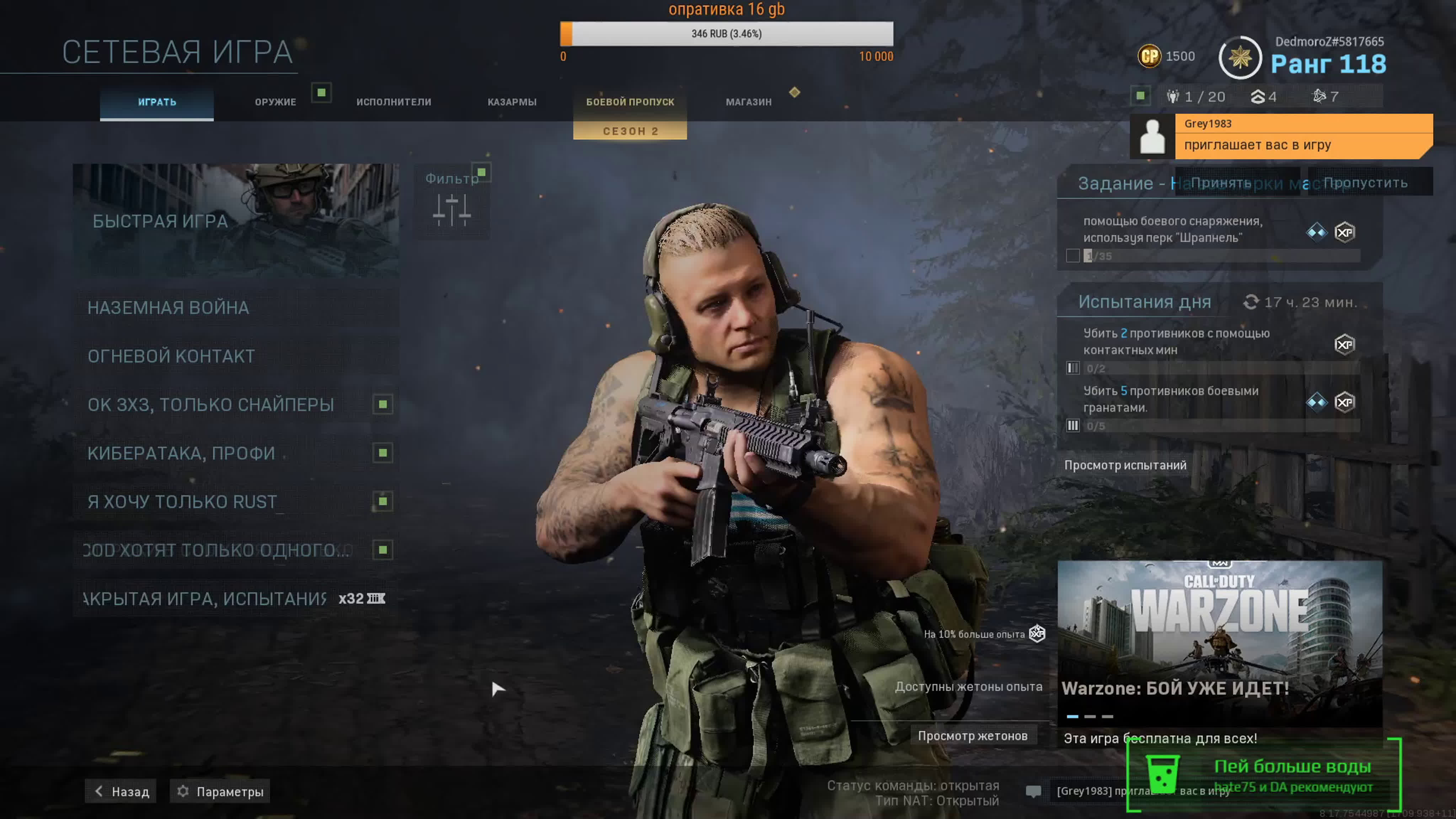Click Просмотр жетонов to view tokens
The height and width of the screenshot is (819, 1456).
click(x=972, y=736)
